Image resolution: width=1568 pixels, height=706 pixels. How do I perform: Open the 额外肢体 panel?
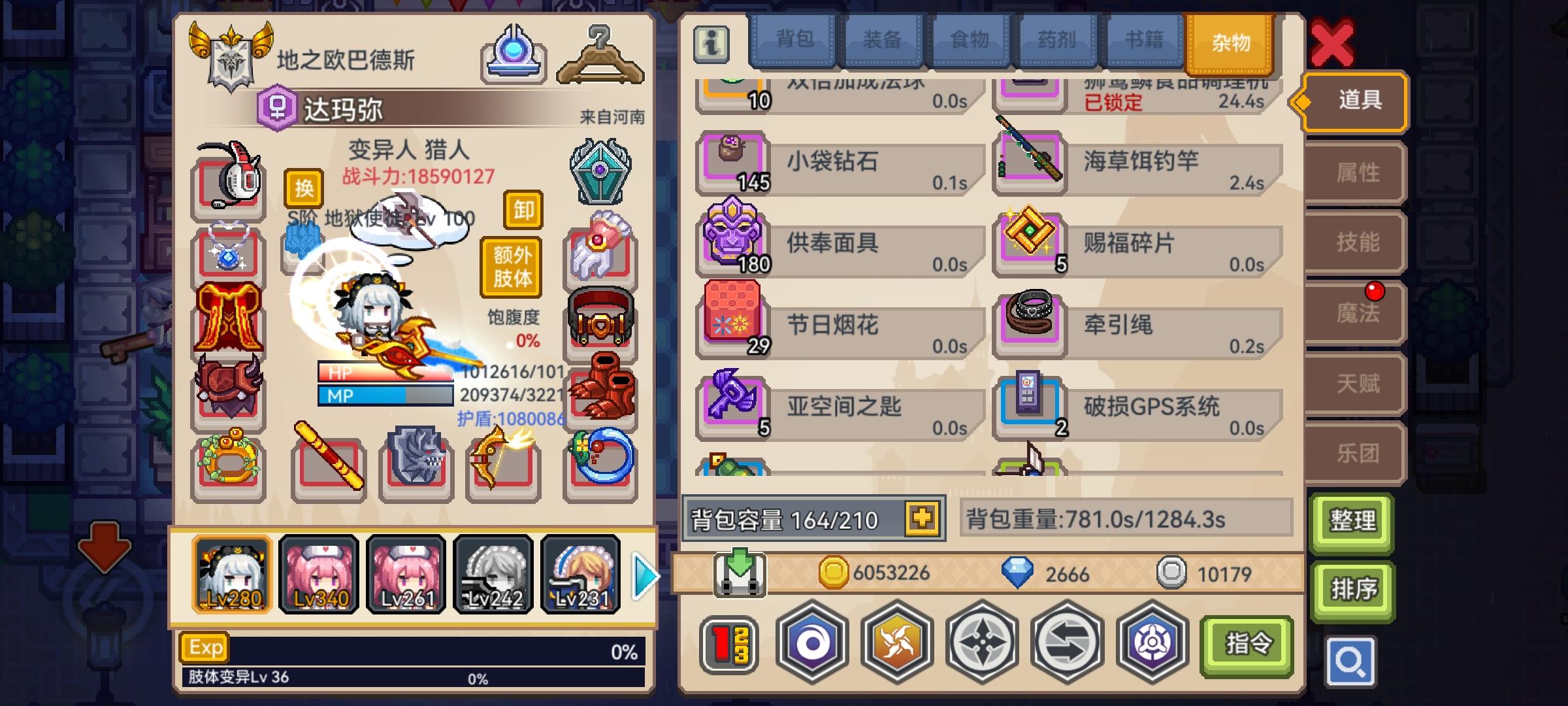[514, 267]
